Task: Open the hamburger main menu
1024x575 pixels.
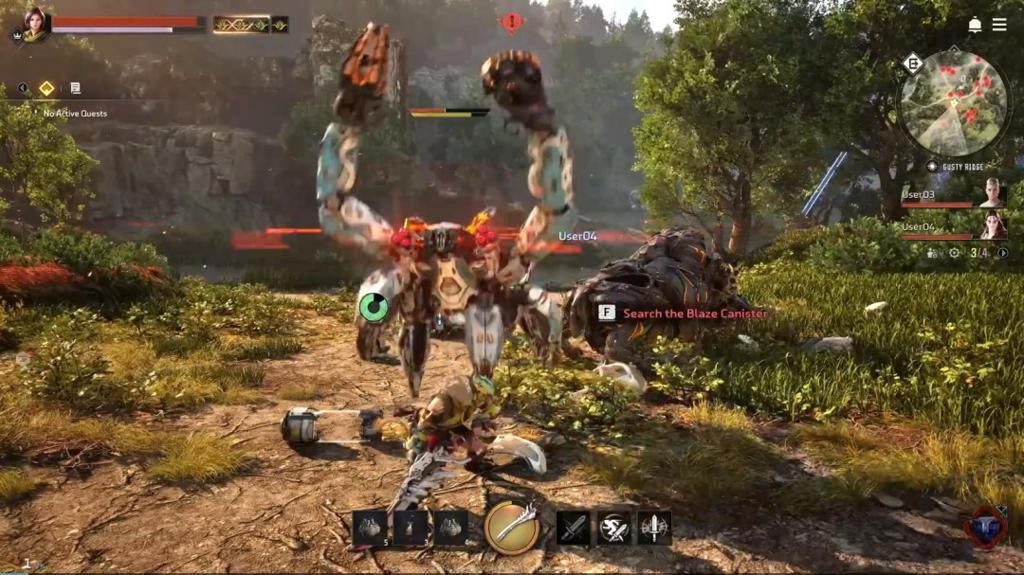Action: click(x=999, y=24)
